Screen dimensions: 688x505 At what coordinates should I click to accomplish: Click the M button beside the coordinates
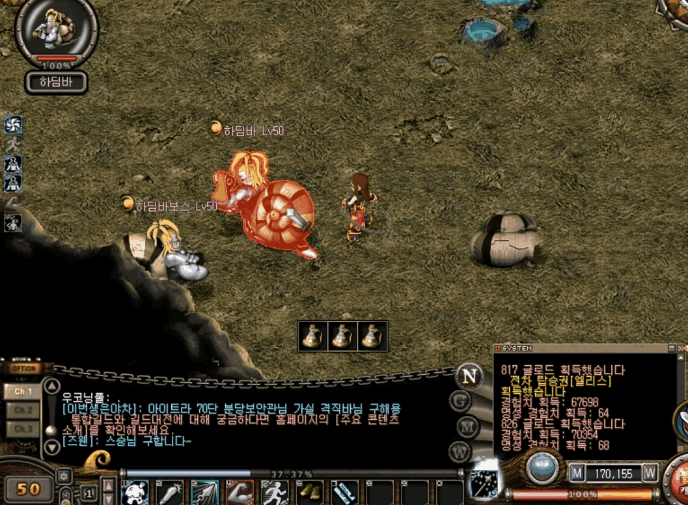pos(578,472)
